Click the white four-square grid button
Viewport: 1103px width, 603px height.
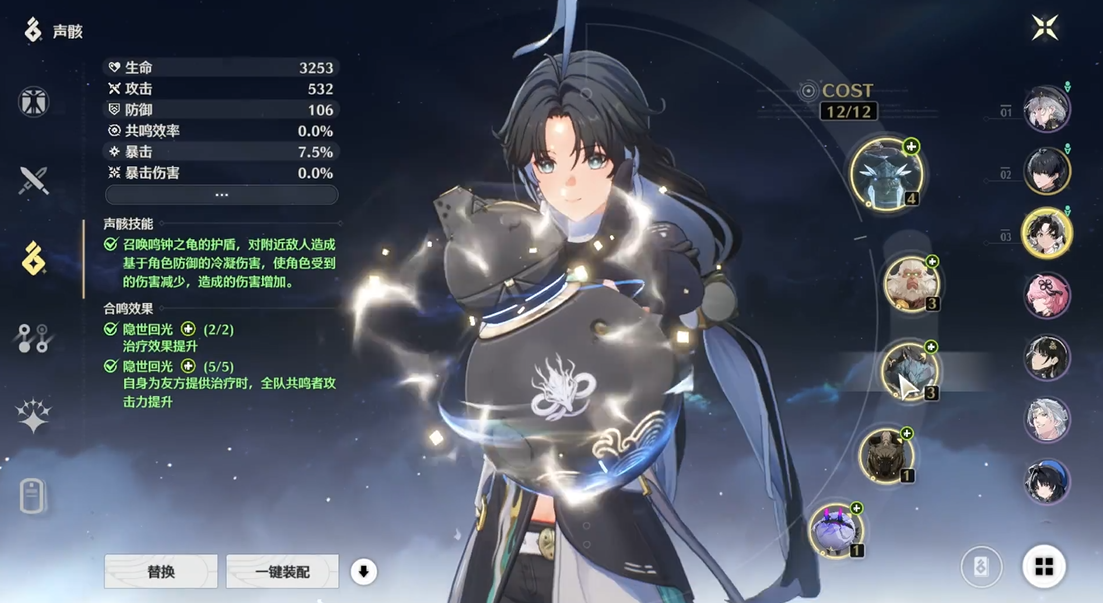pyautogui.click(x=1044, y=567)
